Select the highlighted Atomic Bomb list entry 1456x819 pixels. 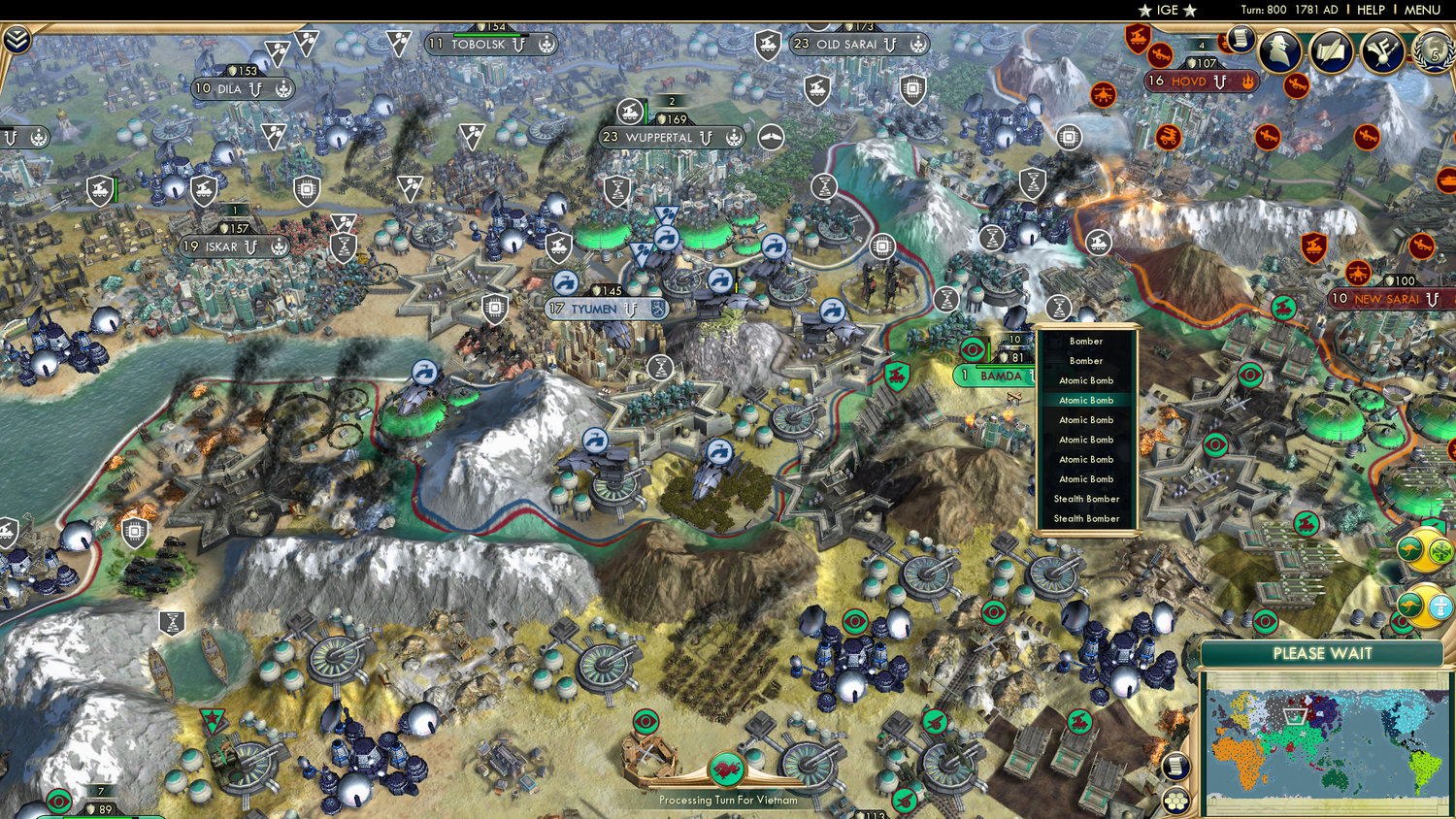[1086, 400]
